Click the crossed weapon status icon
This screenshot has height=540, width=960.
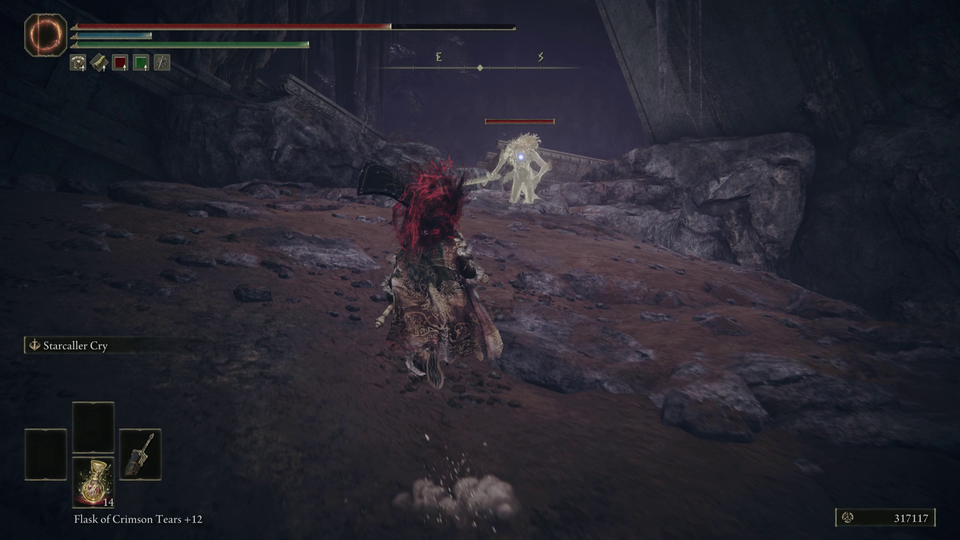point(162,63)
